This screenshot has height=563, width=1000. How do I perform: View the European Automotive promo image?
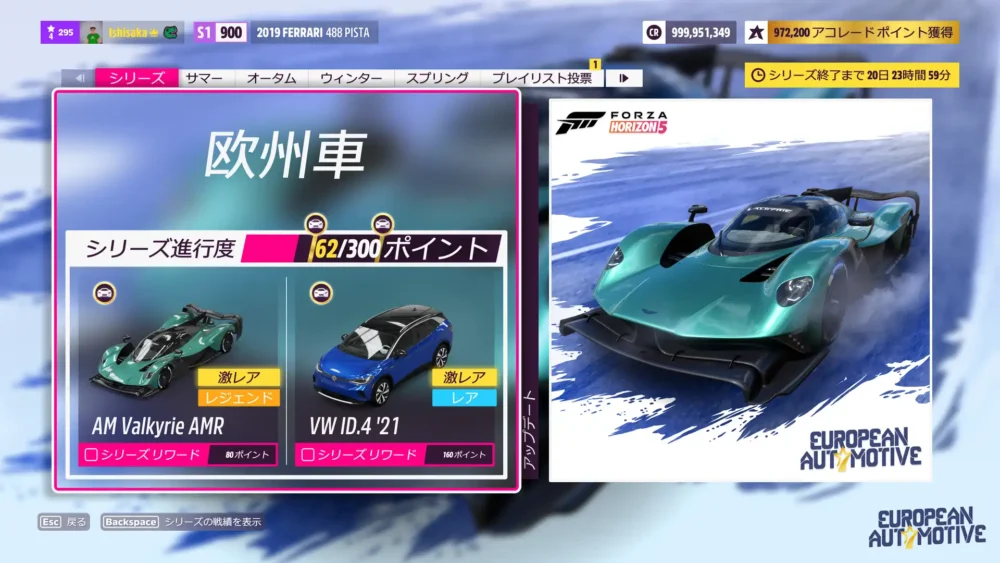tap(740, 290)
